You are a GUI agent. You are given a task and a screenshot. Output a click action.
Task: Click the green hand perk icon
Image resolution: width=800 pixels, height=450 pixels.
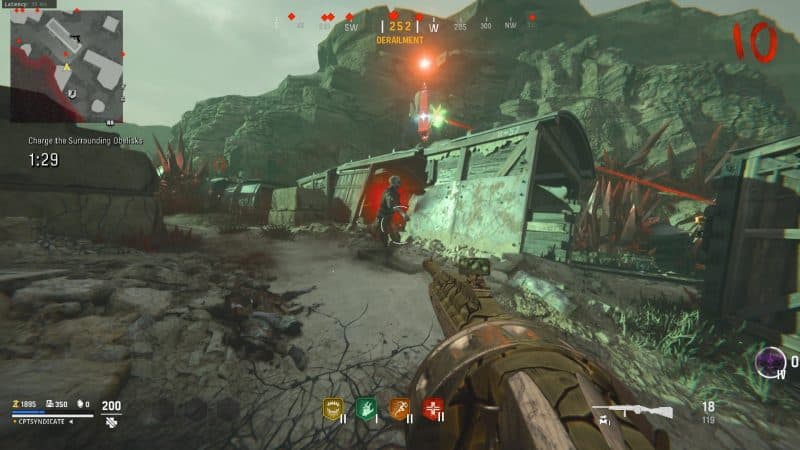coord(366,408)
